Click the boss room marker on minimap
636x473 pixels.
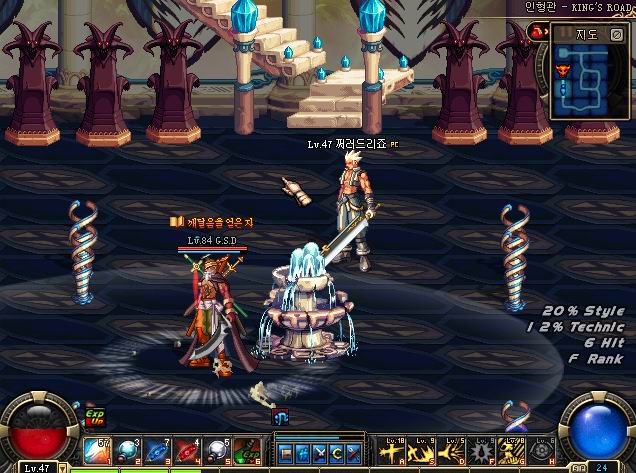click(561, 72)
